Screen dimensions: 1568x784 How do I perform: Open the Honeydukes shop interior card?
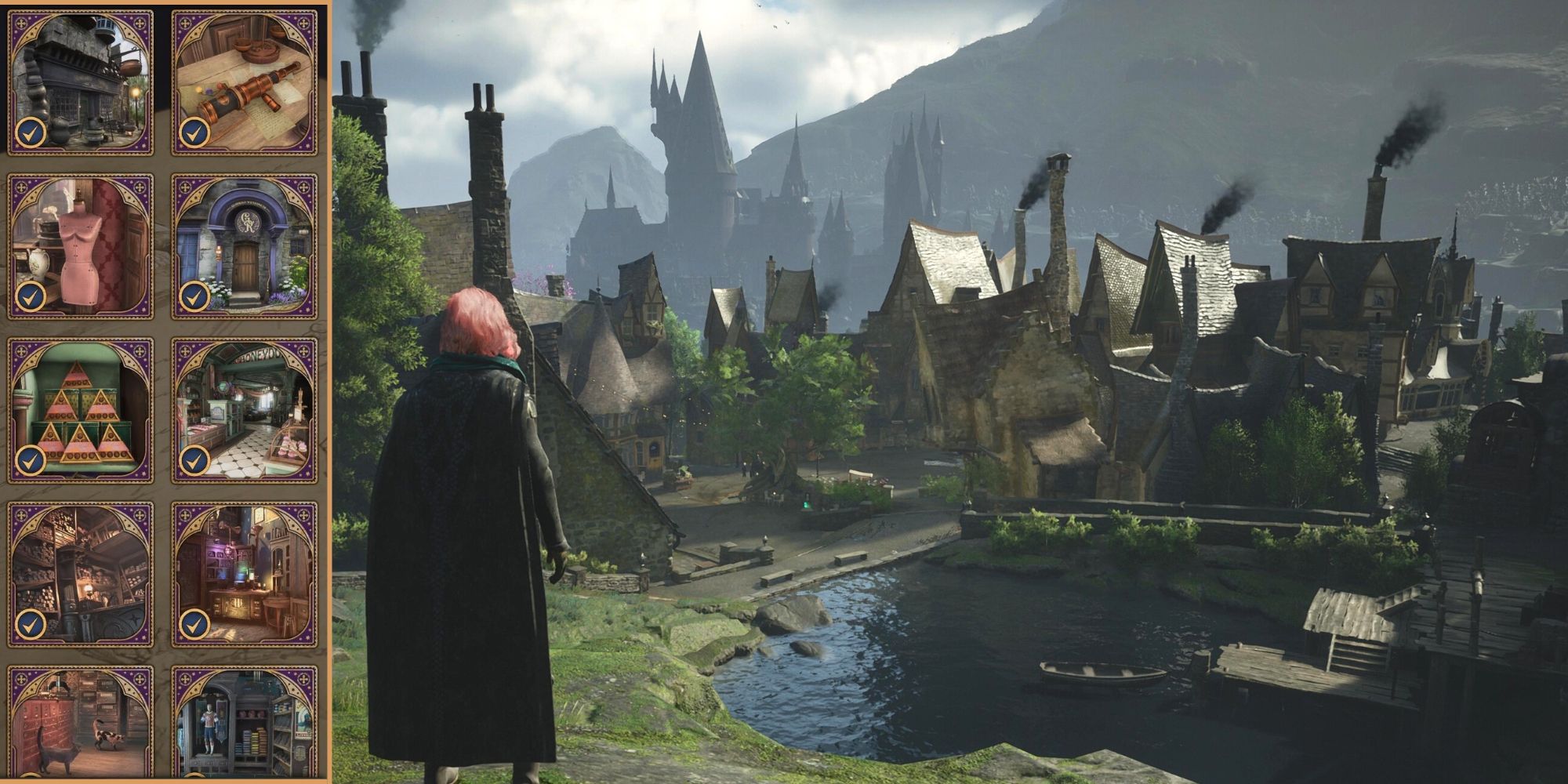pyautogui.click(x=244, y=411)
